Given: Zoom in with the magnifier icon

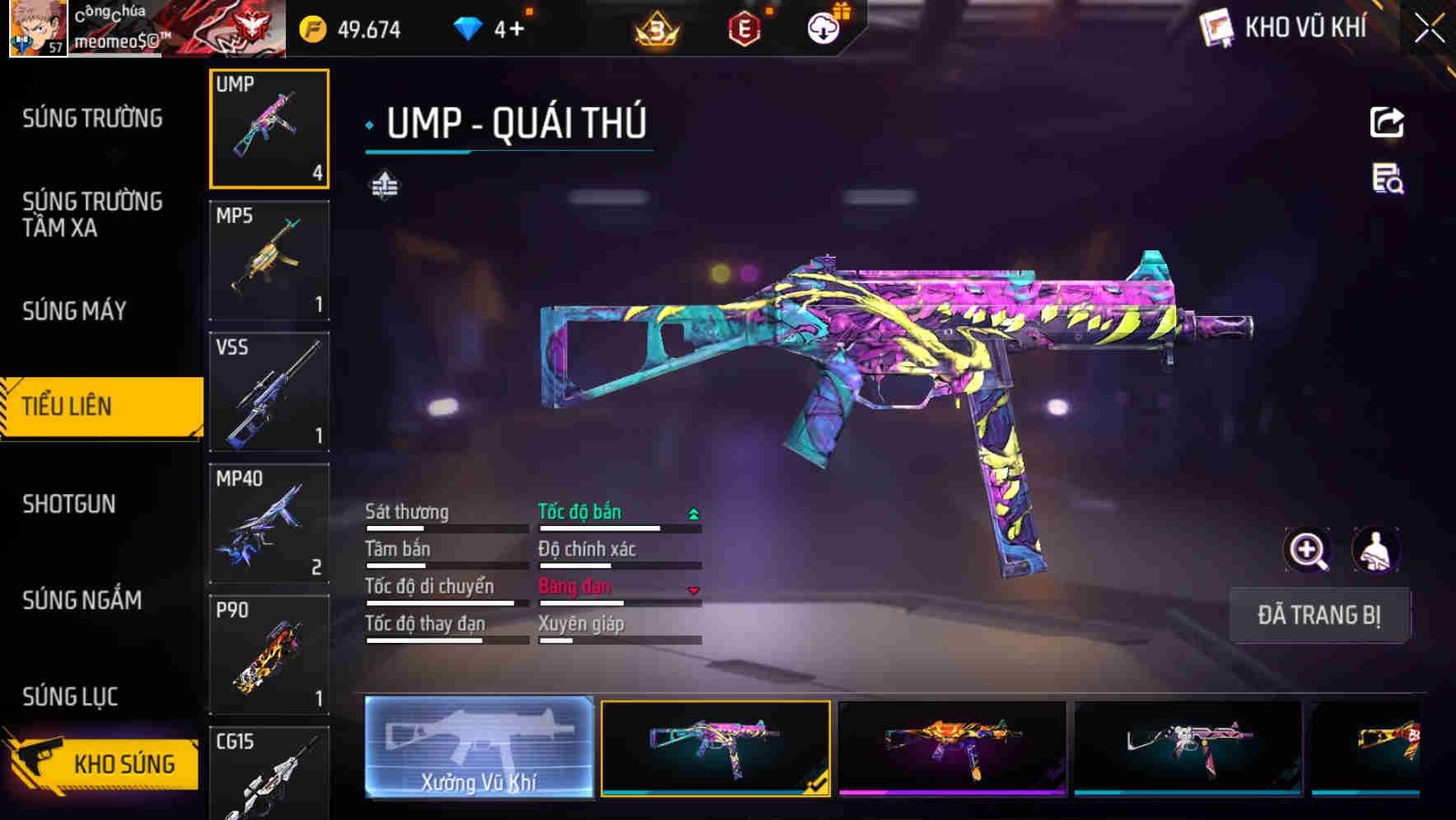Looking at the screenshot, I should coord(1308,550).
